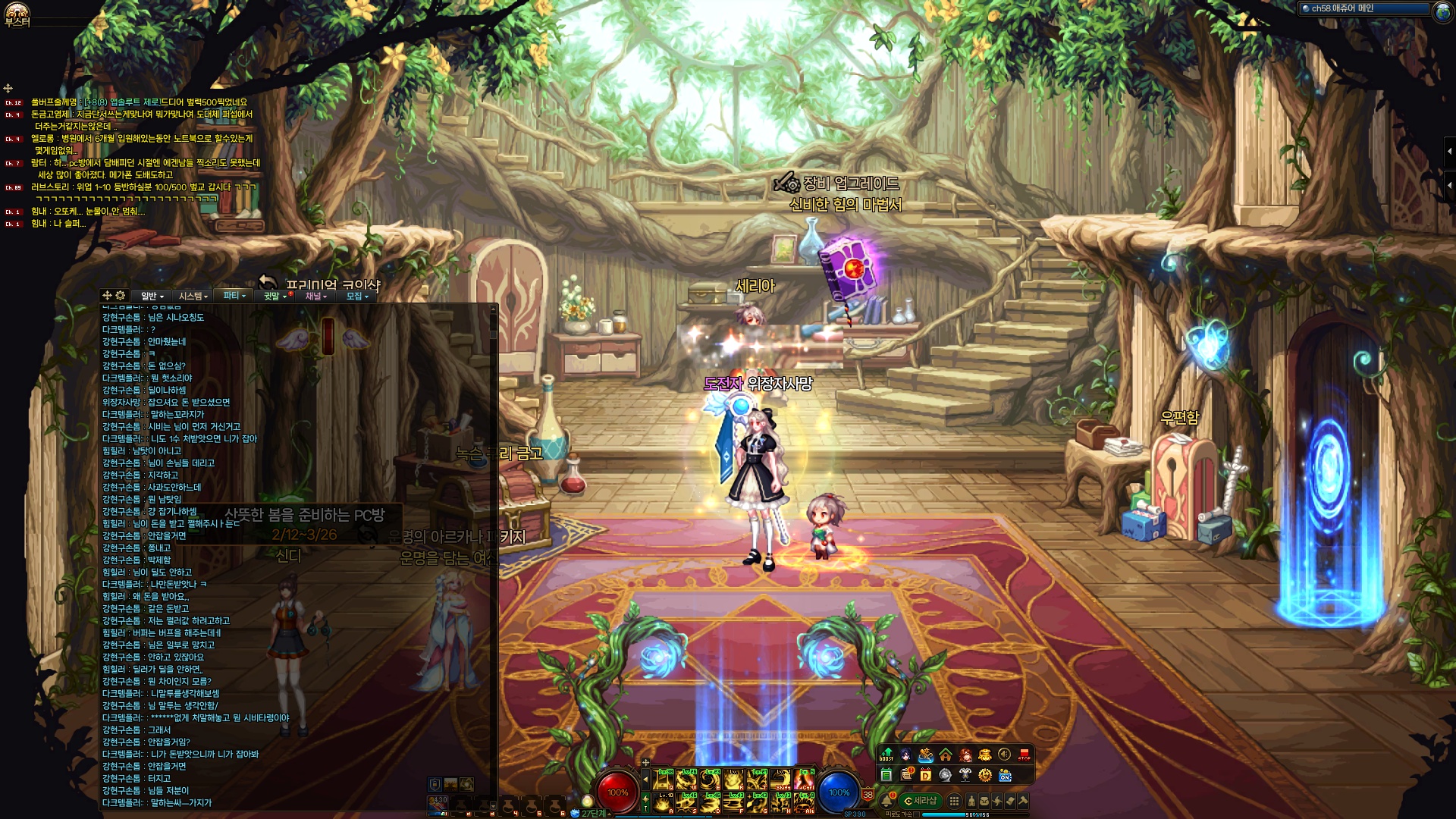Open the yellow D calendar icon
This screenshot has width=1456, height=819.
(x=925, y=775)
